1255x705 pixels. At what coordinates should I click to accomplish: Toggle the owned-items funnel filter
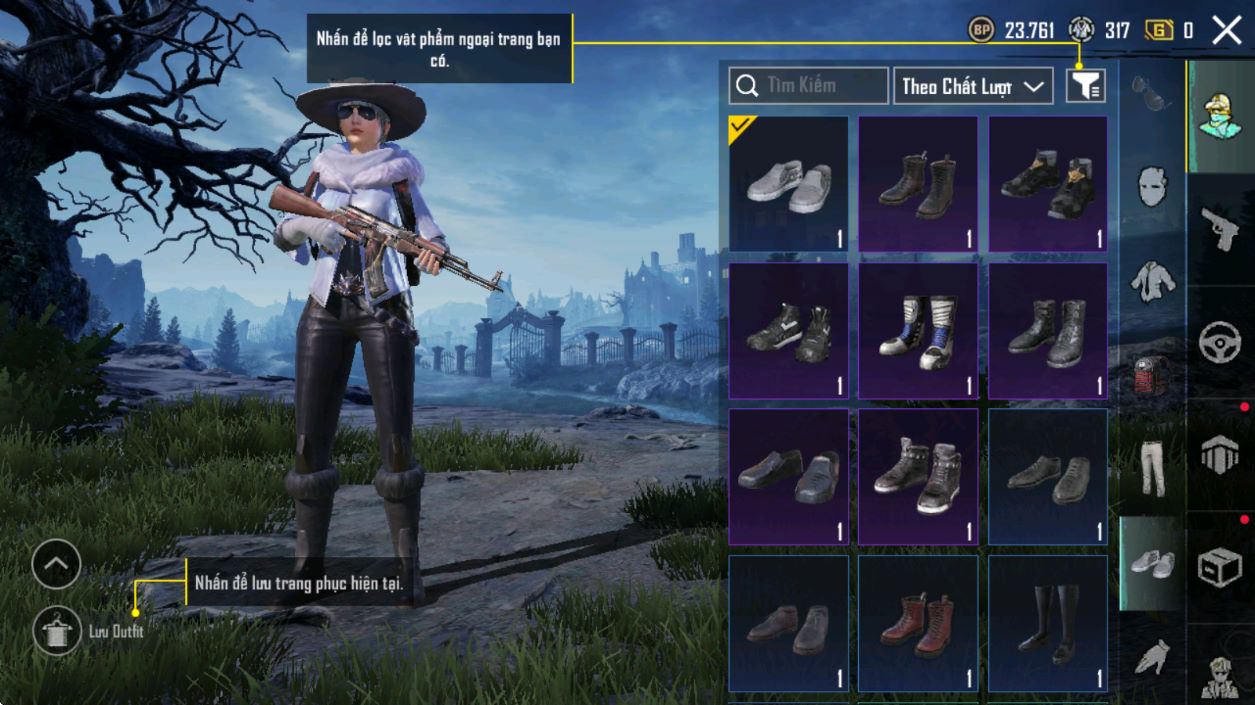pos(1085,86)
